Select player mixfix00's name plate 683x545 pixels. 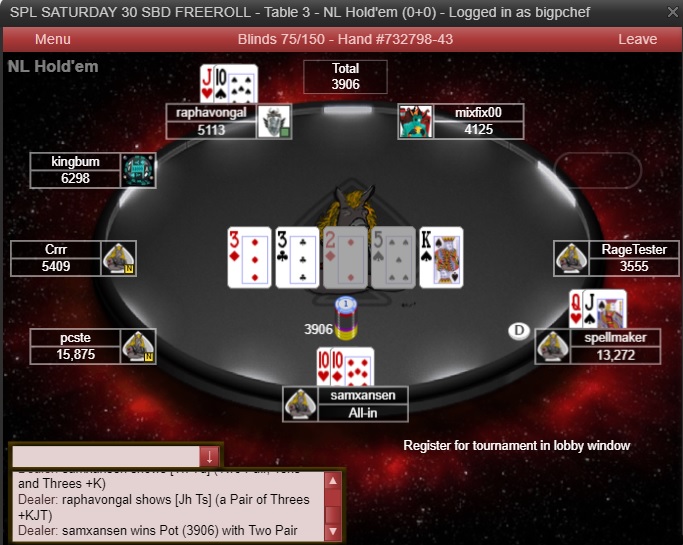[478, 113]
